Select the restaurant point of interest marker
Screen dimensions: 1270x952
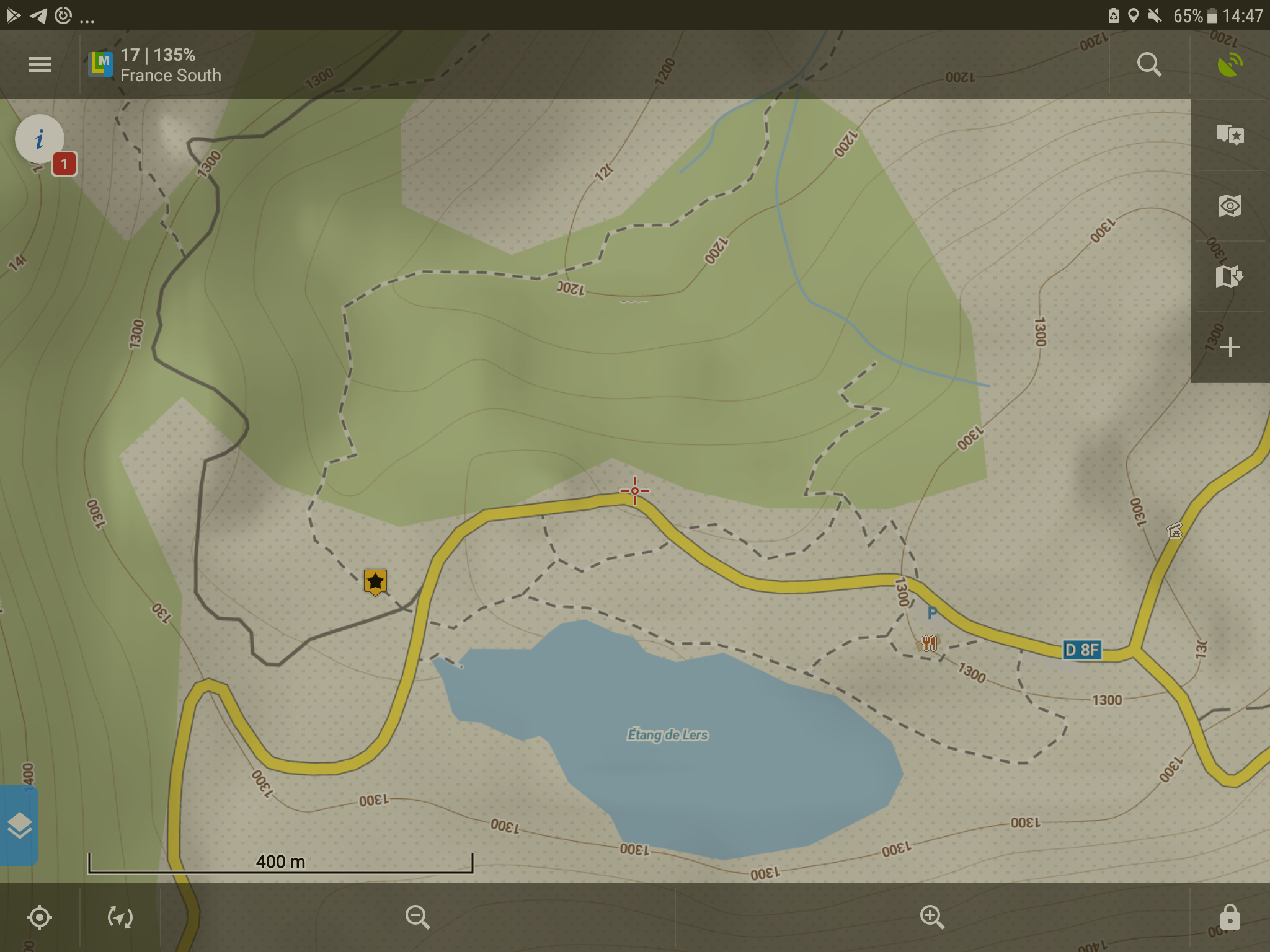click(x=928, y=643)
